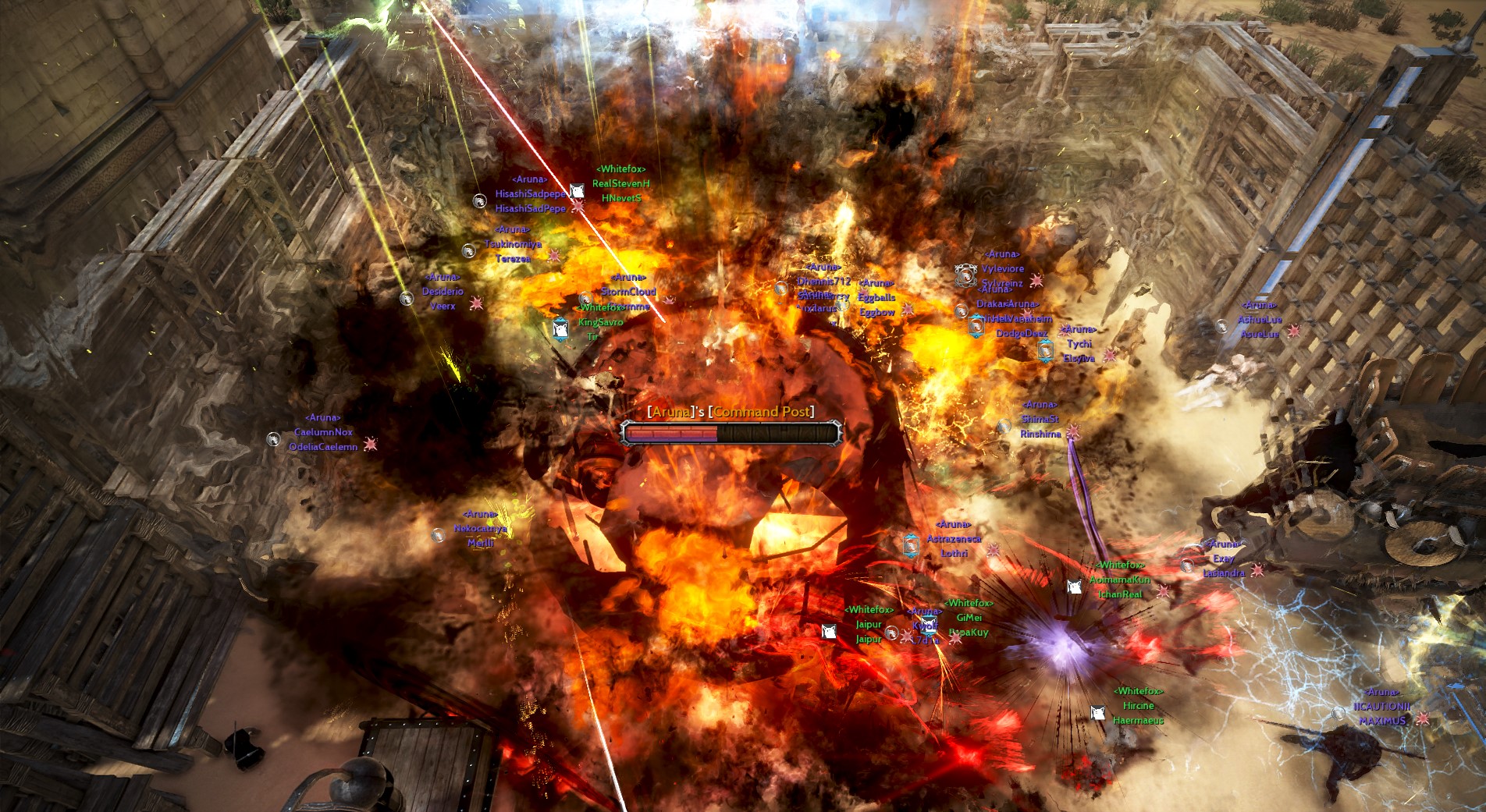Screen dimensions: 1486x812
Task: Click the skull marker next to OdeliaCaelemn
Action: tap(371, 445)
